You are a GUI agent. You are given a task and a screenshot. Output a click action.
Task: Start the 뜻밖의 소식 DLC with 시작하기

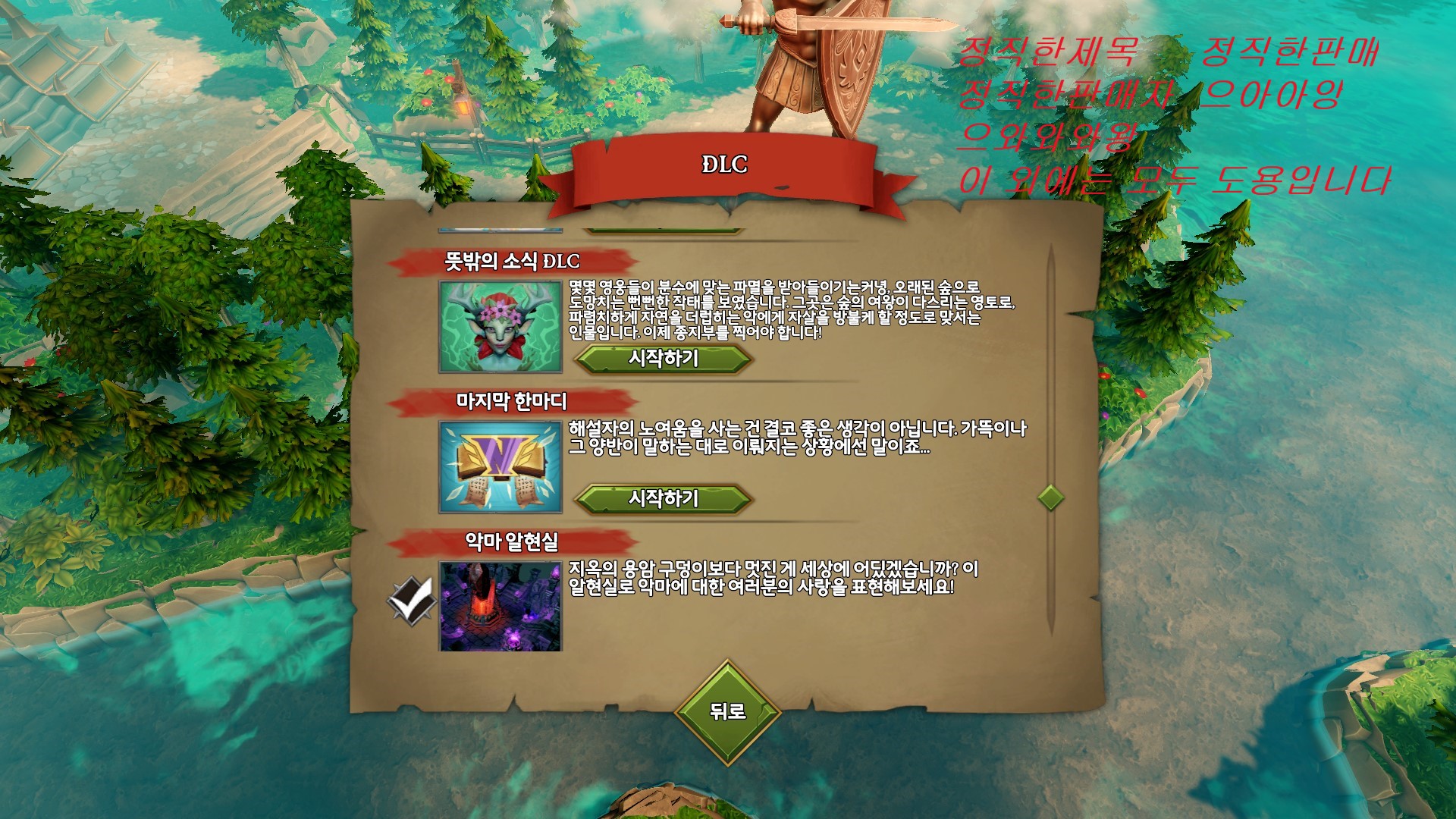click(664, 358)
